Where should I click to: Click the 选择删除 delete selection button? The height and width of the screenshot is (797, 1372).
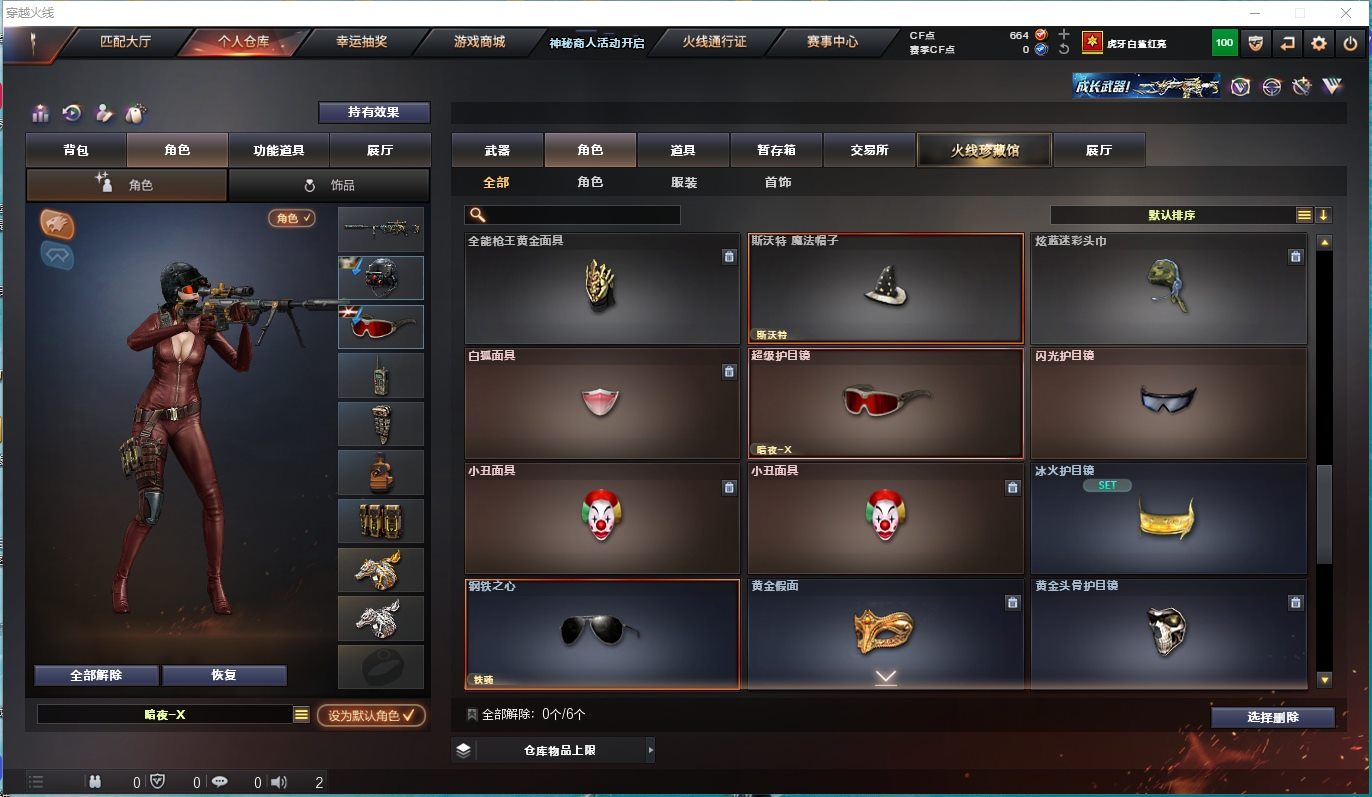(x=1273, y=717)
